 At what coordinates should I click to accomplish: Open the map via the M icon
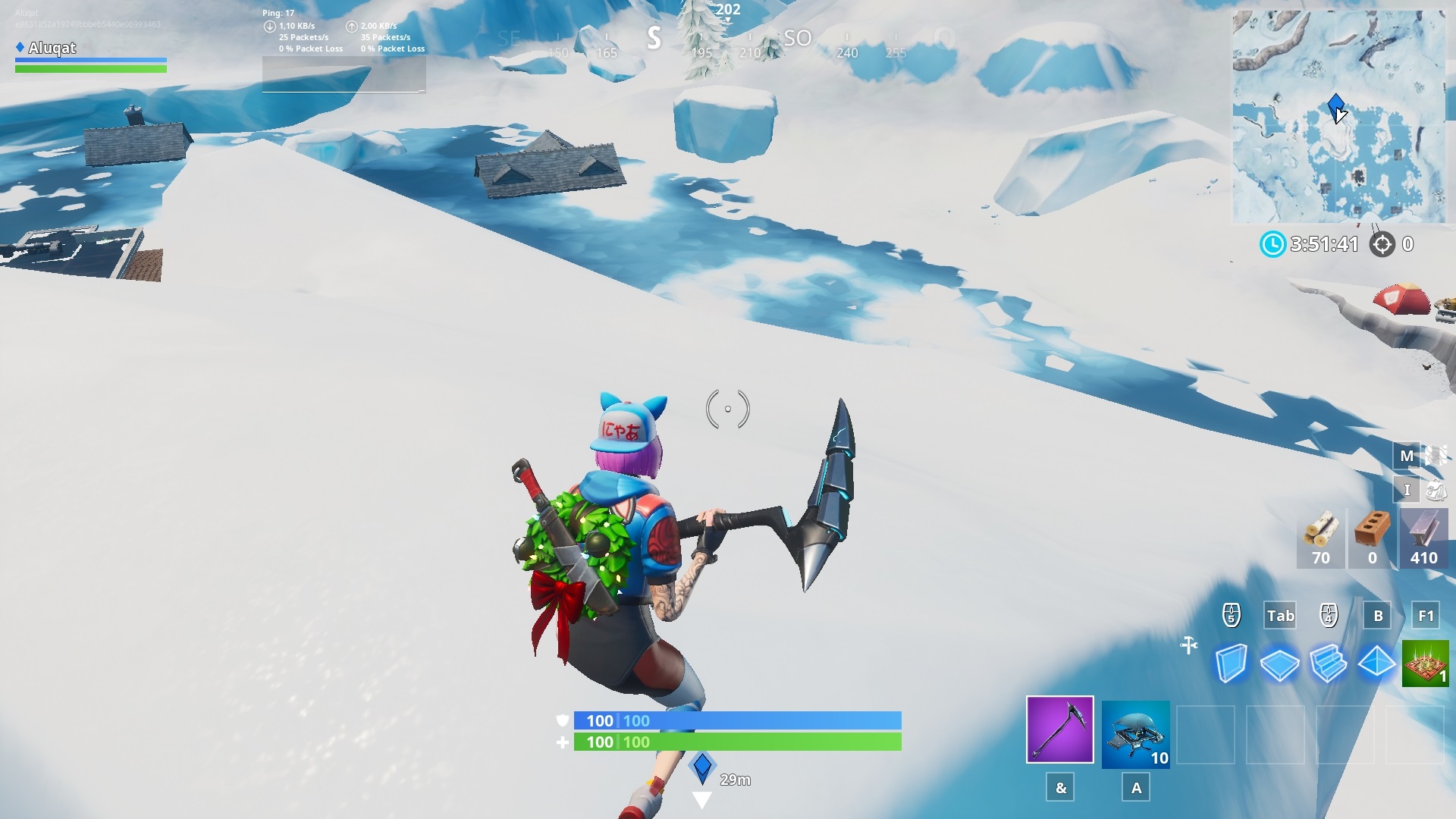point(1407,456)
